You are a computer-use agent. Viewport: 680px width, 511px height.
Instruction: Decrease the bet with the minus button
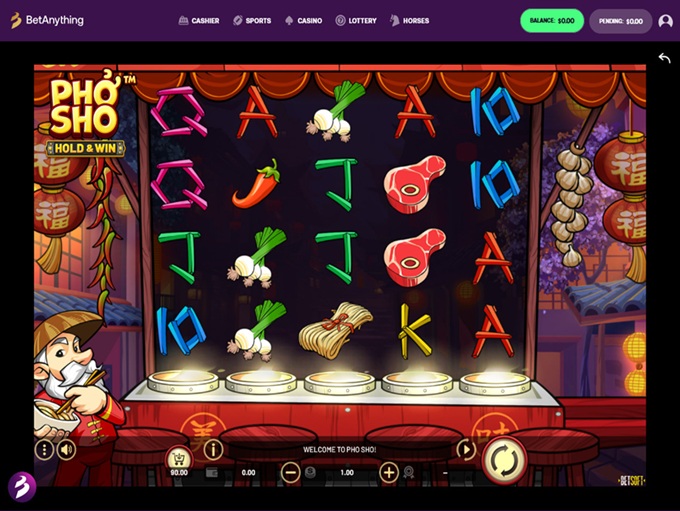click(290, 472)
